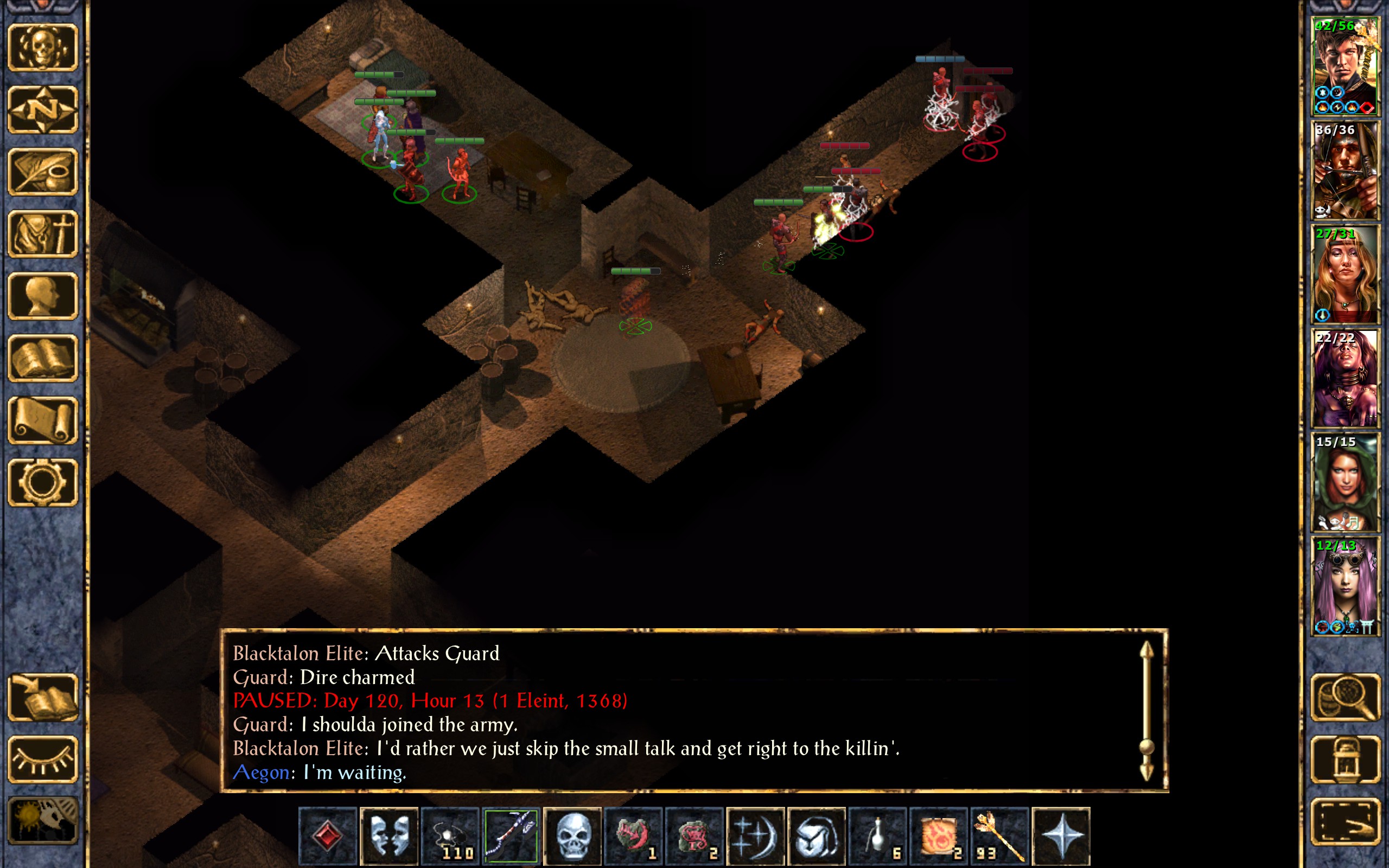1389x868 pixels.
Task: Use the potion flask quick item
Action: (x=877, y=835)
